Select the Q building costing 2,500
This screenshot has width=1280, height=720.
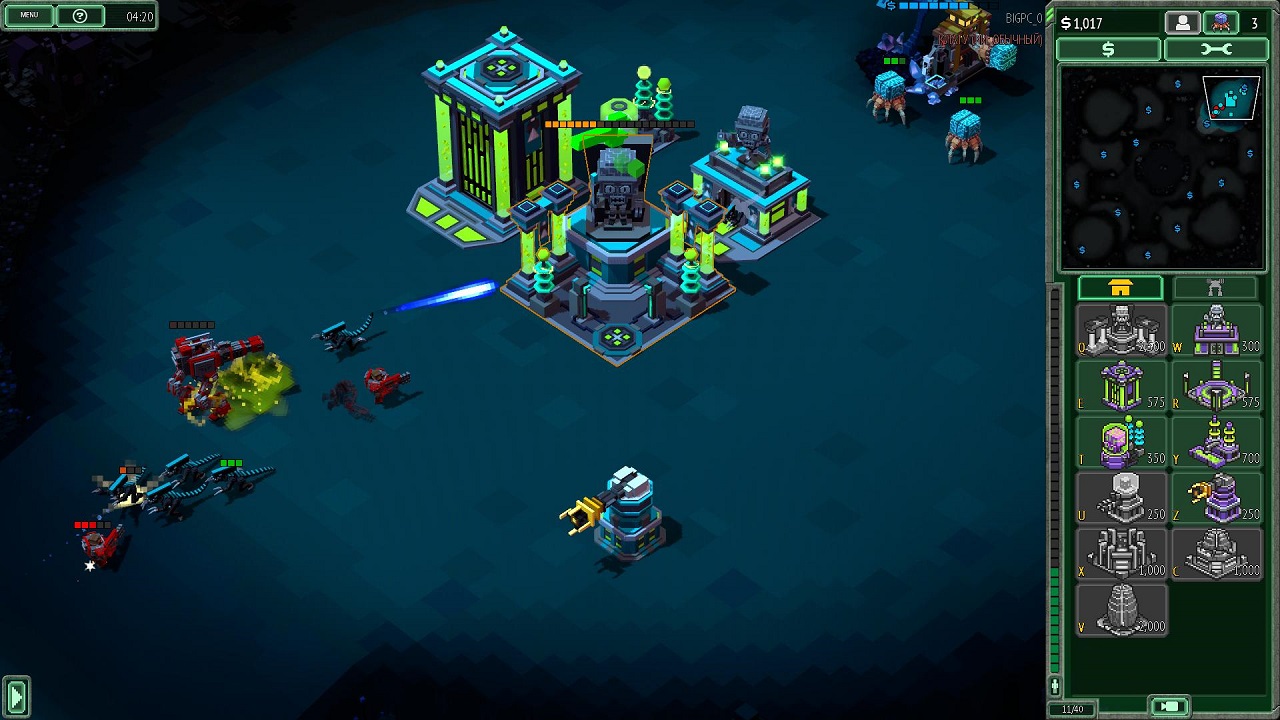click(1121, 331)
